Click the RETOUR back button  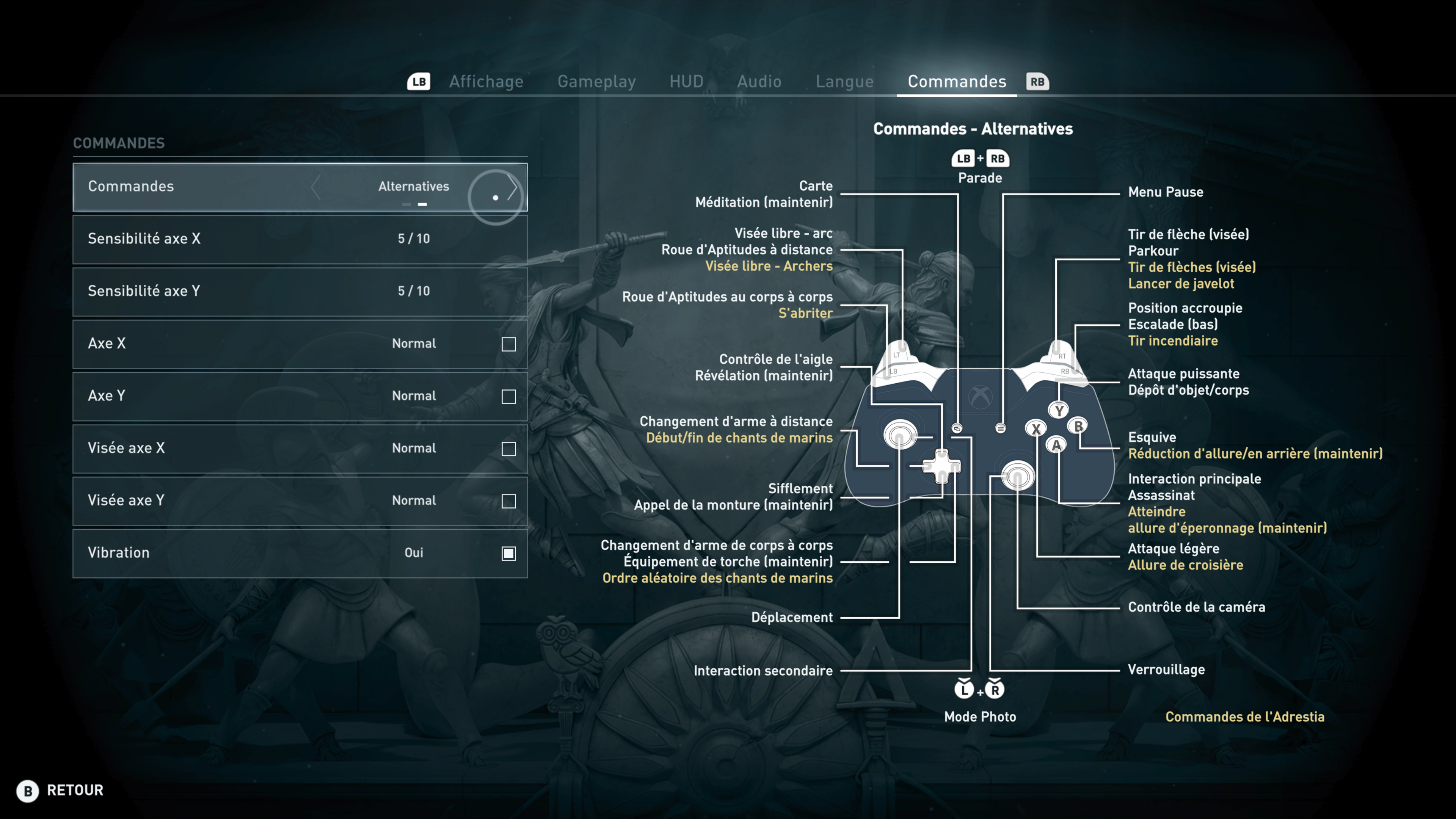[x=61, y=790]
